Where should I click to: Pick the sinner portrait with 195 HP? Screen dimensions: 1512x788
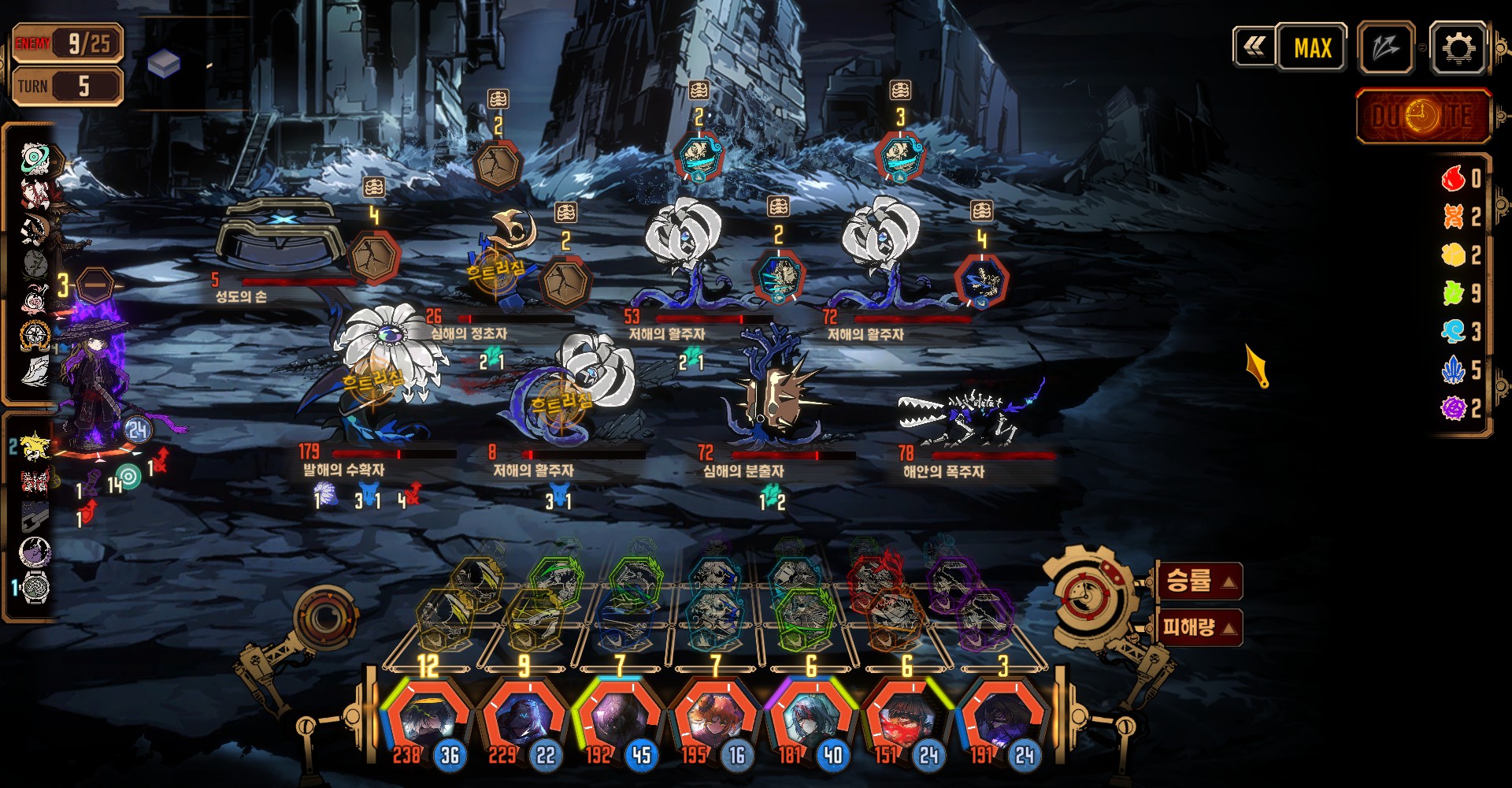pyautogui.click(x=714, y=719)
